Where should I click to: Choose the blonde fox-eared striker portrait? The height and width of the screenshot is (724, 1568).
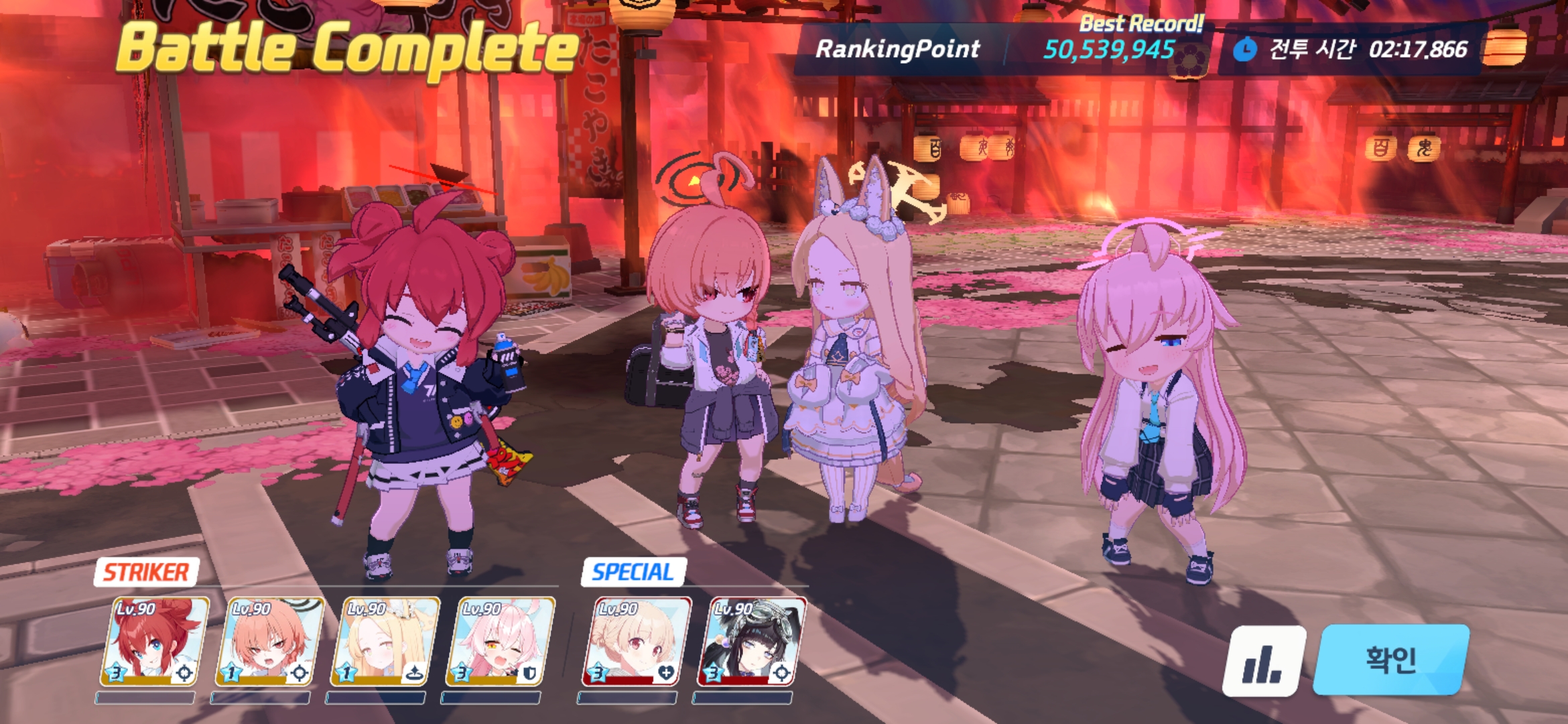(385, 642)
